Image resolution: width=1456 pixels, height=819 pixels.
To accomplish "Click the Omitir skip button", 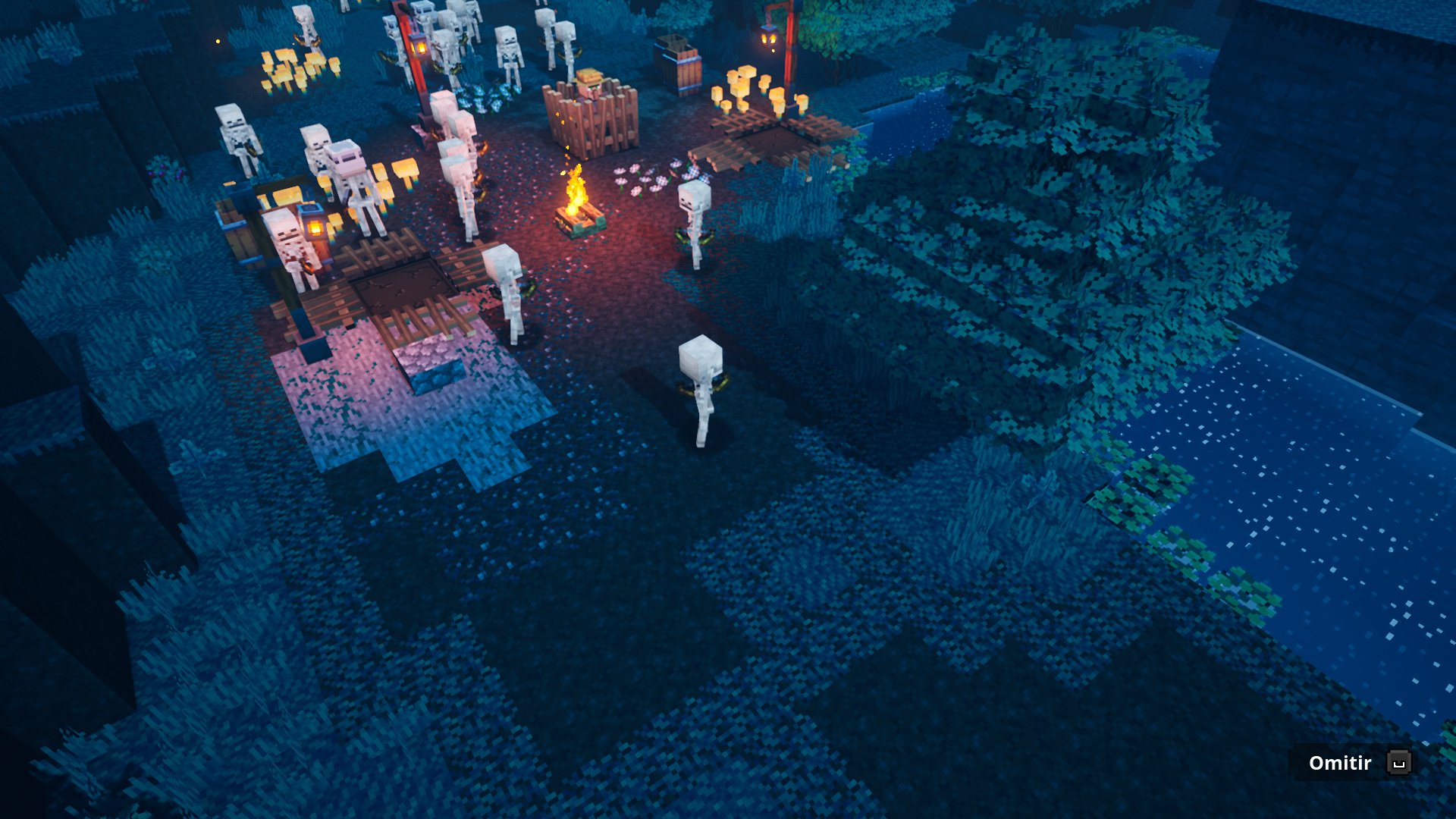I will click(1338, 763).
